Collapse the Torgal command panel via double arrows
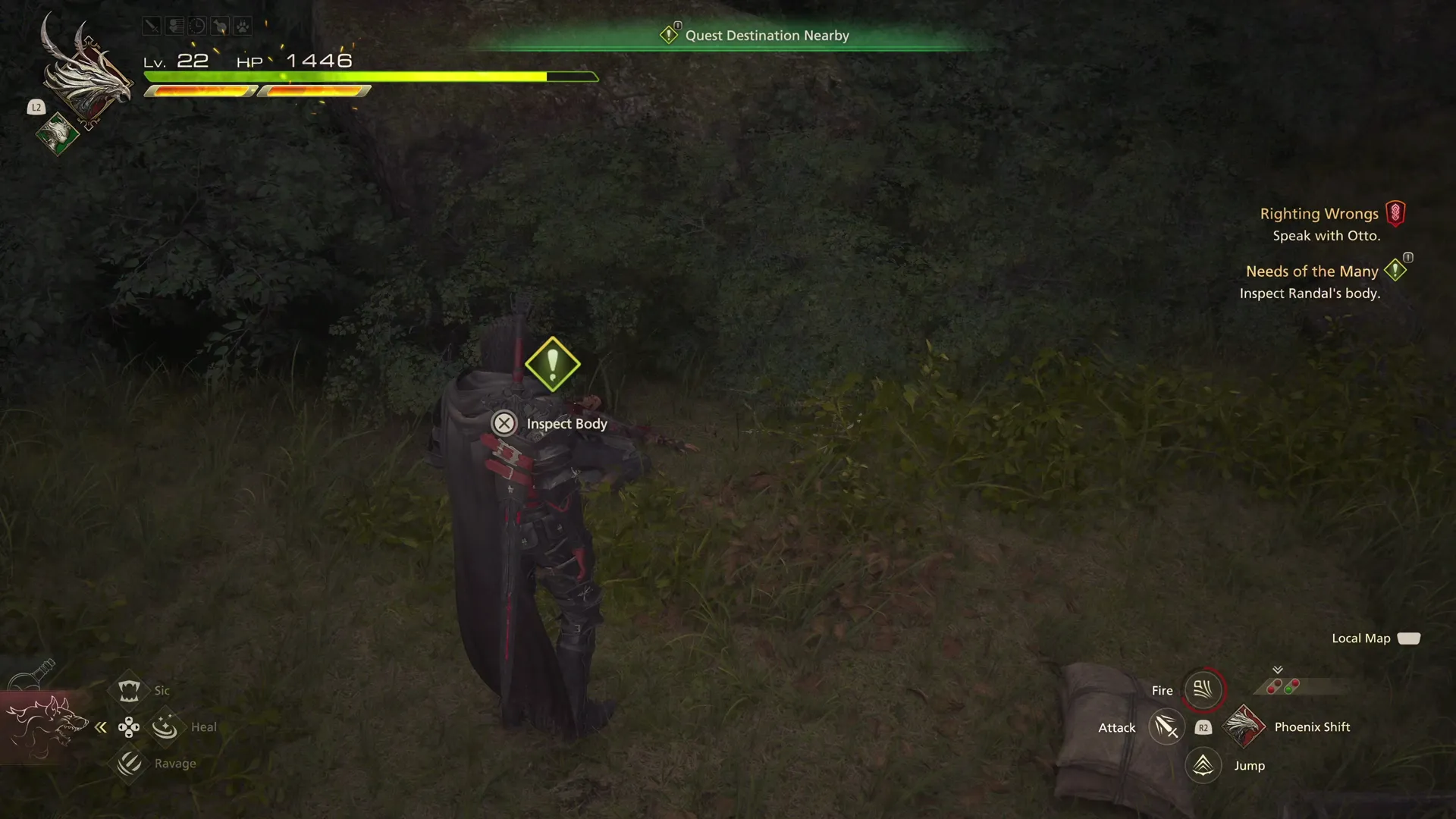 (101, 726)
